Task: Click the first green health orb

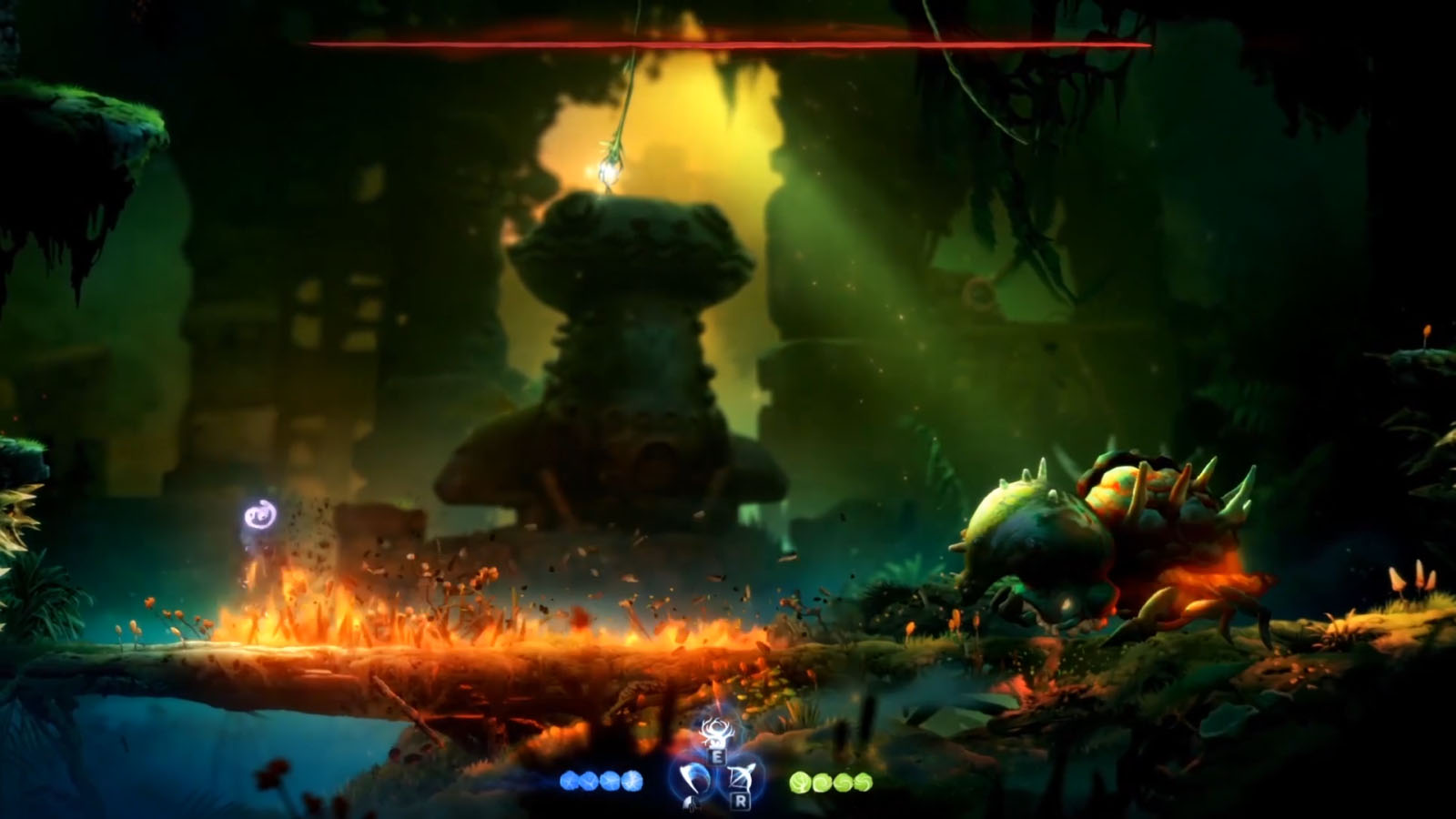Action: (x=799, y=782)
